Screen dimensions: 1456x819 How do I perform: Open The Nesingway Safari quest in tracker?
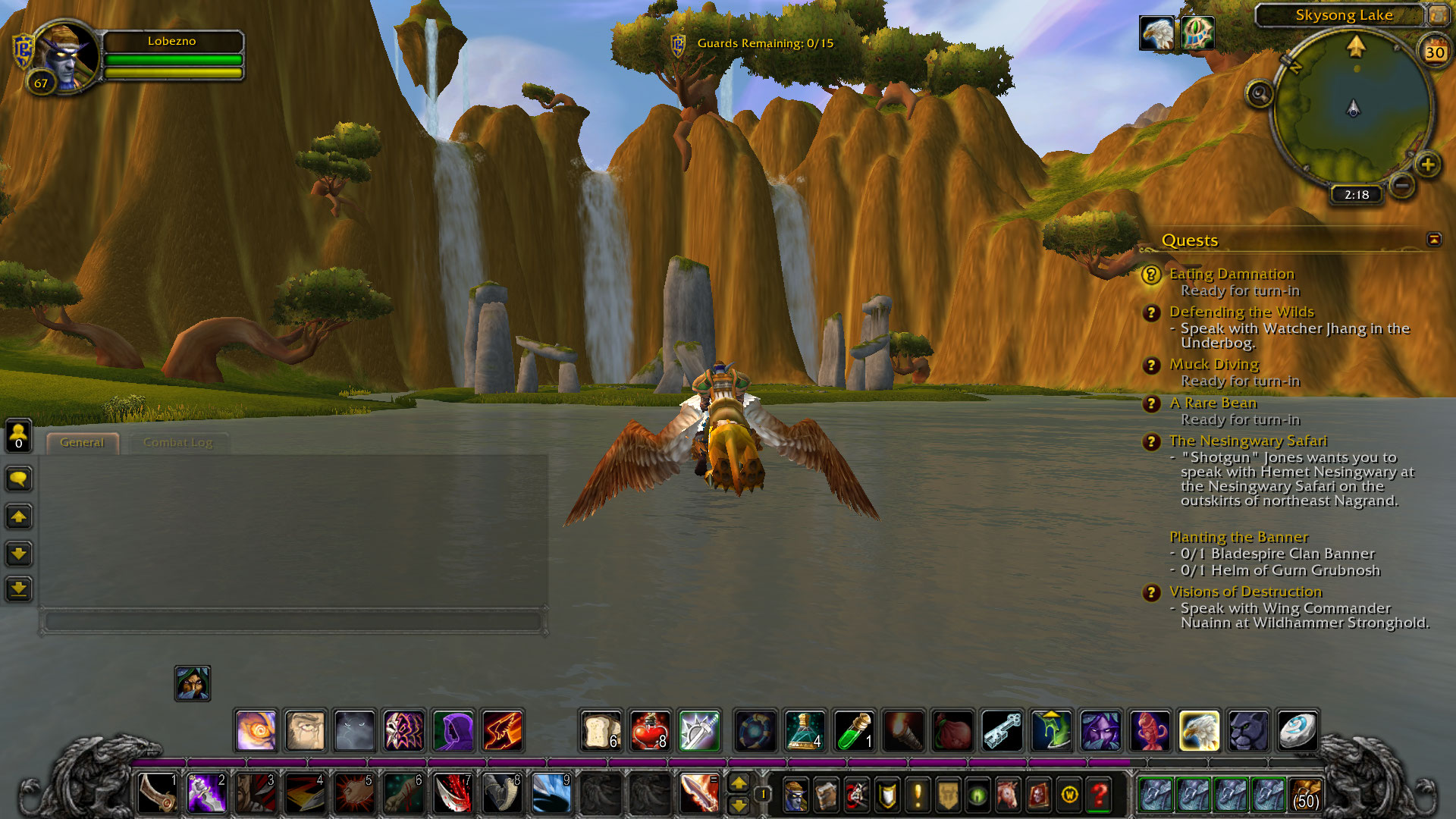click(1247, 441)
